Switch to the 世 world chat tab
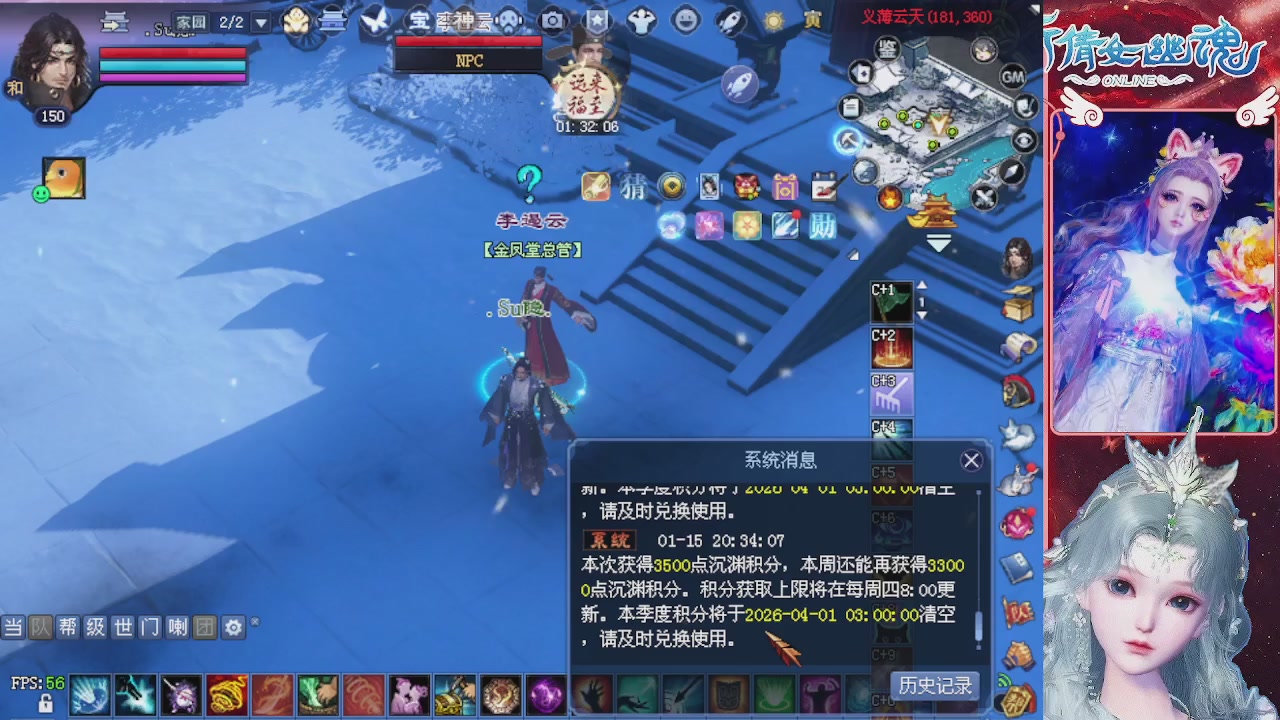This screenshot has height=720, width=1280. 121,628
